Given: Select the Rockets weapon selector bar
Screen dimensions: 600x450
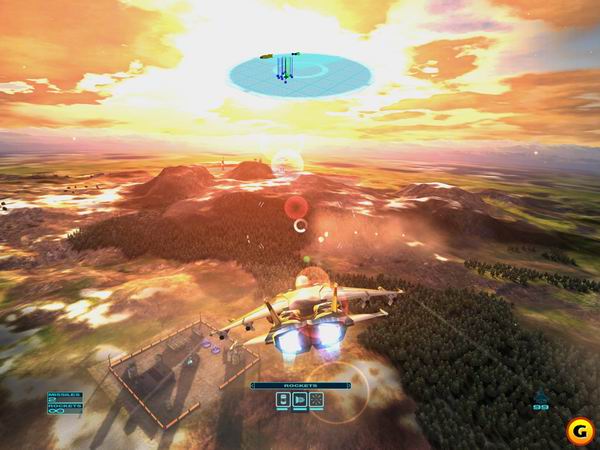Looking at the screenshot, I should click(299, 385).
